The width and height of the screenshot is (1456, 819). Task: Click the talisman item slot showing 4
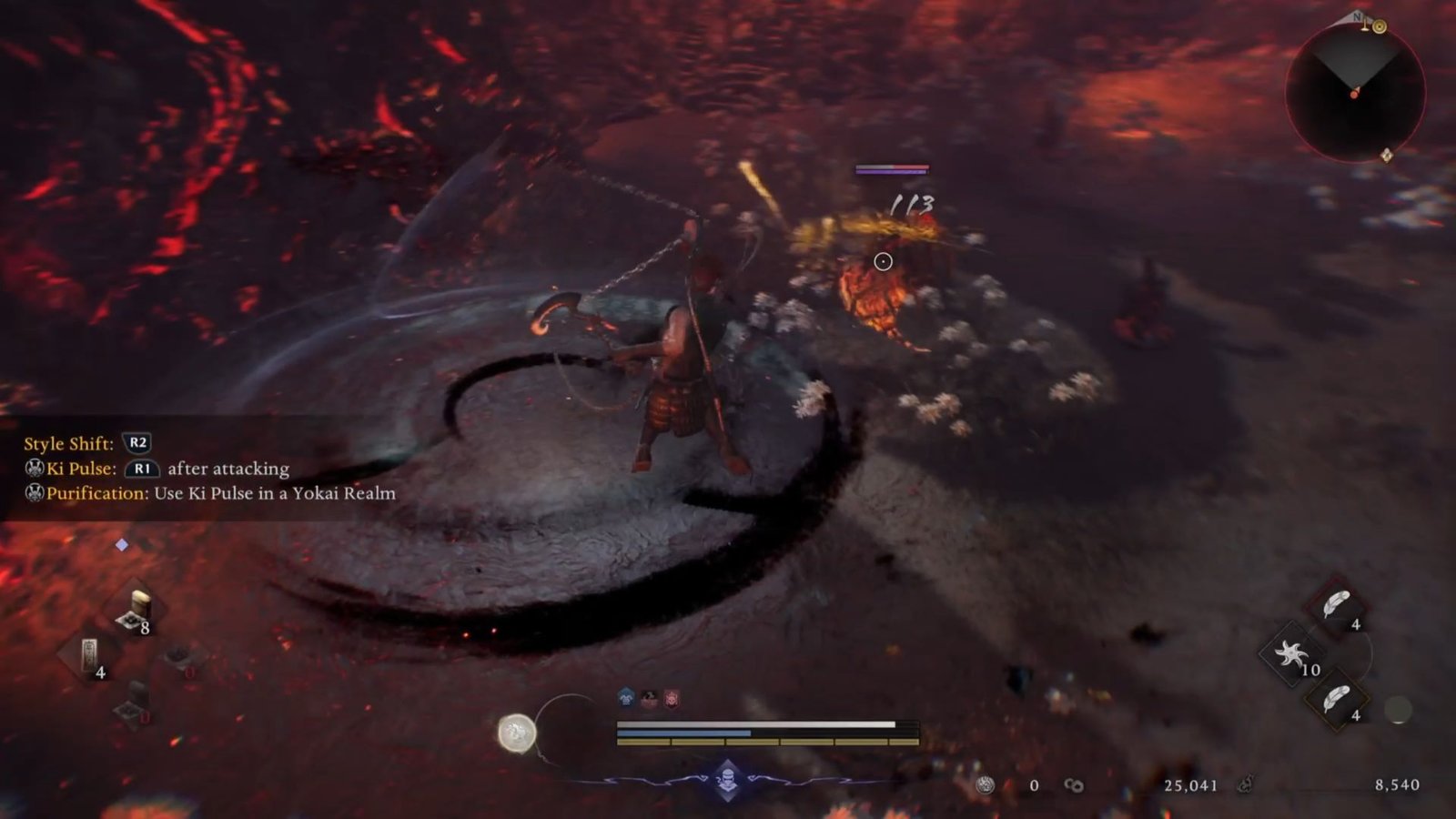tap(89, 655)
